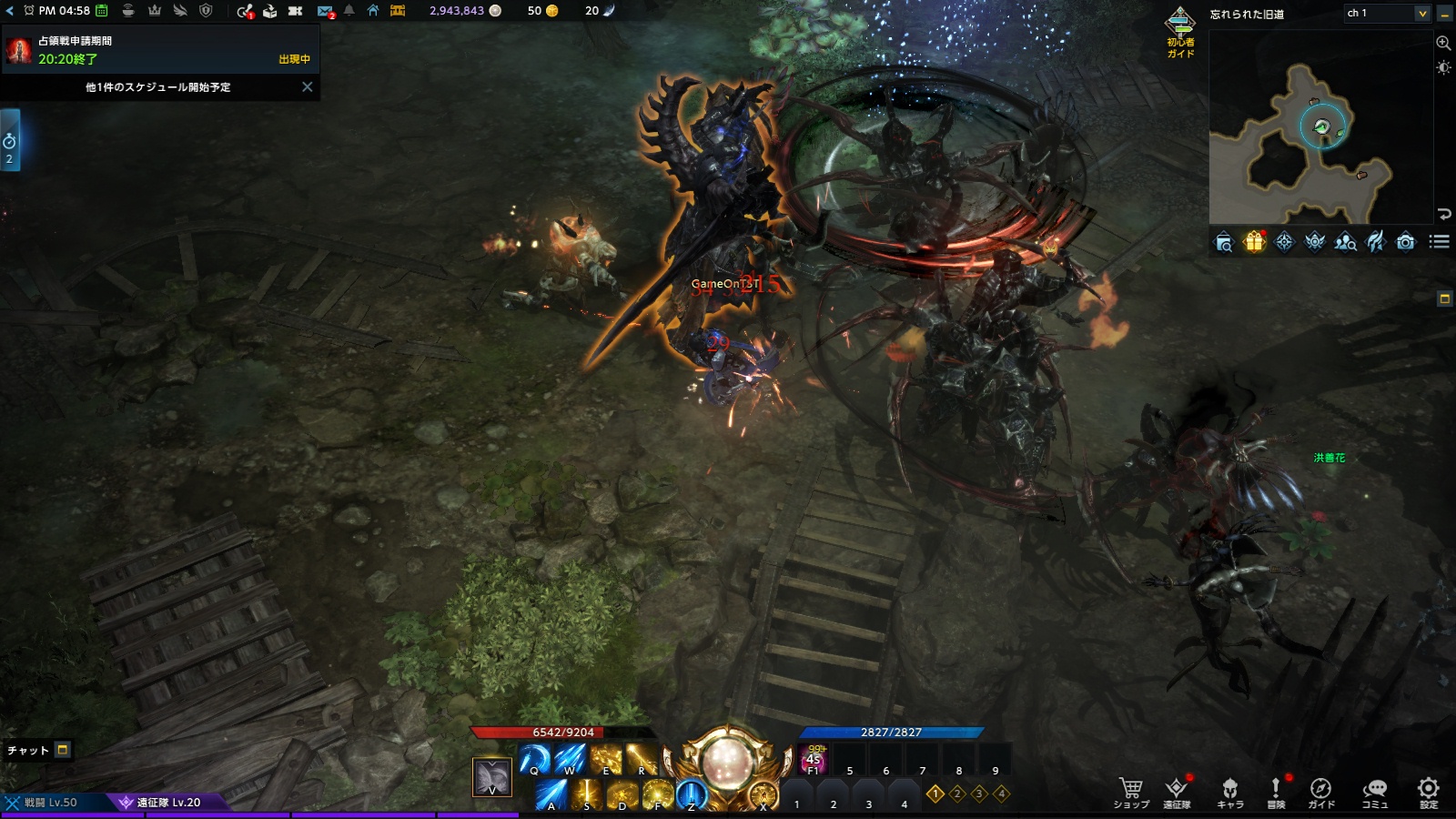Open the calendar next to the clock
The width and height of the screenshot is (1456, 819).
pos(102,11)
